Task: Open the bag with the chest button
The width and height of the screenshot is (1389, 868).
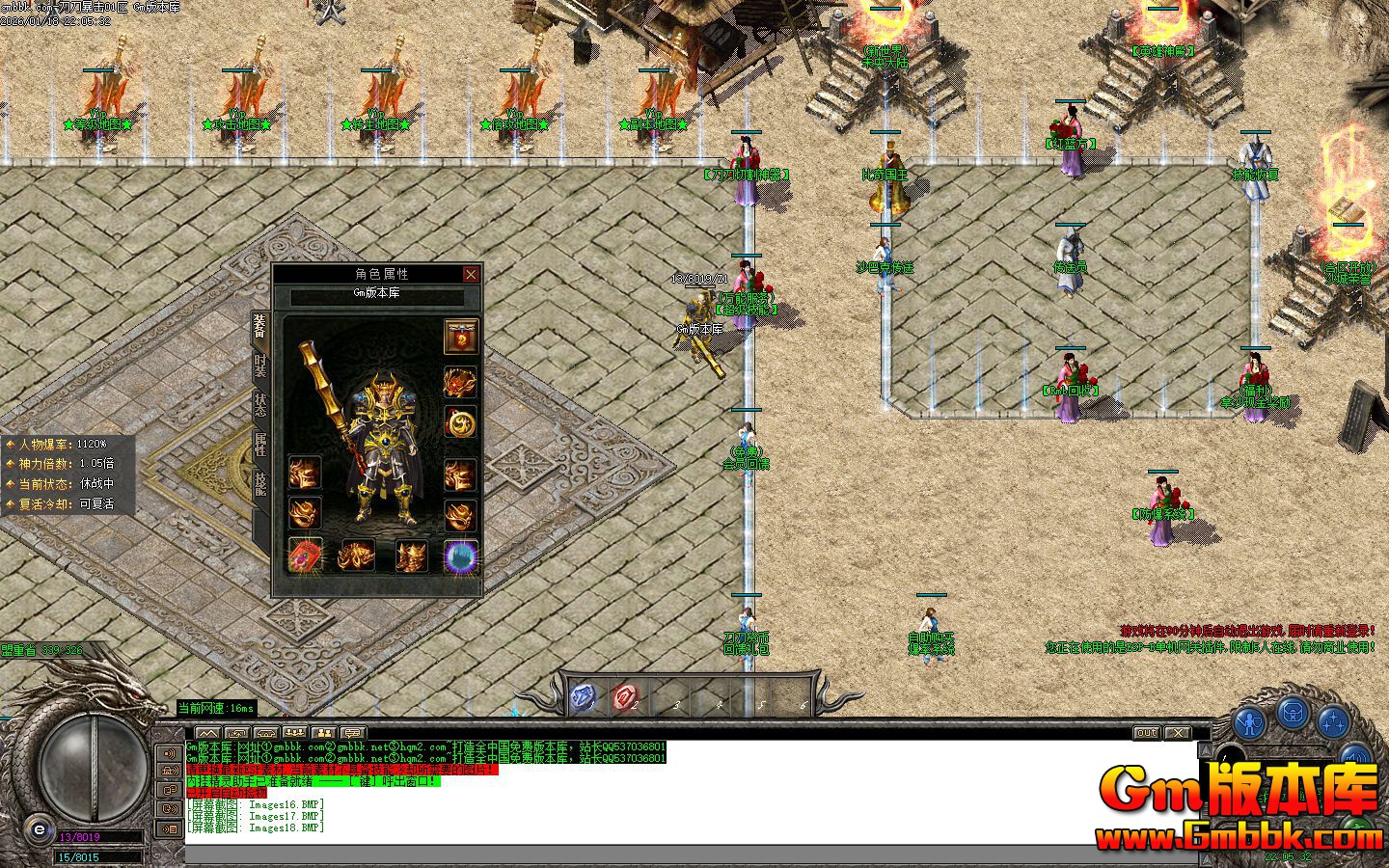Action: tap(1293, 713)
